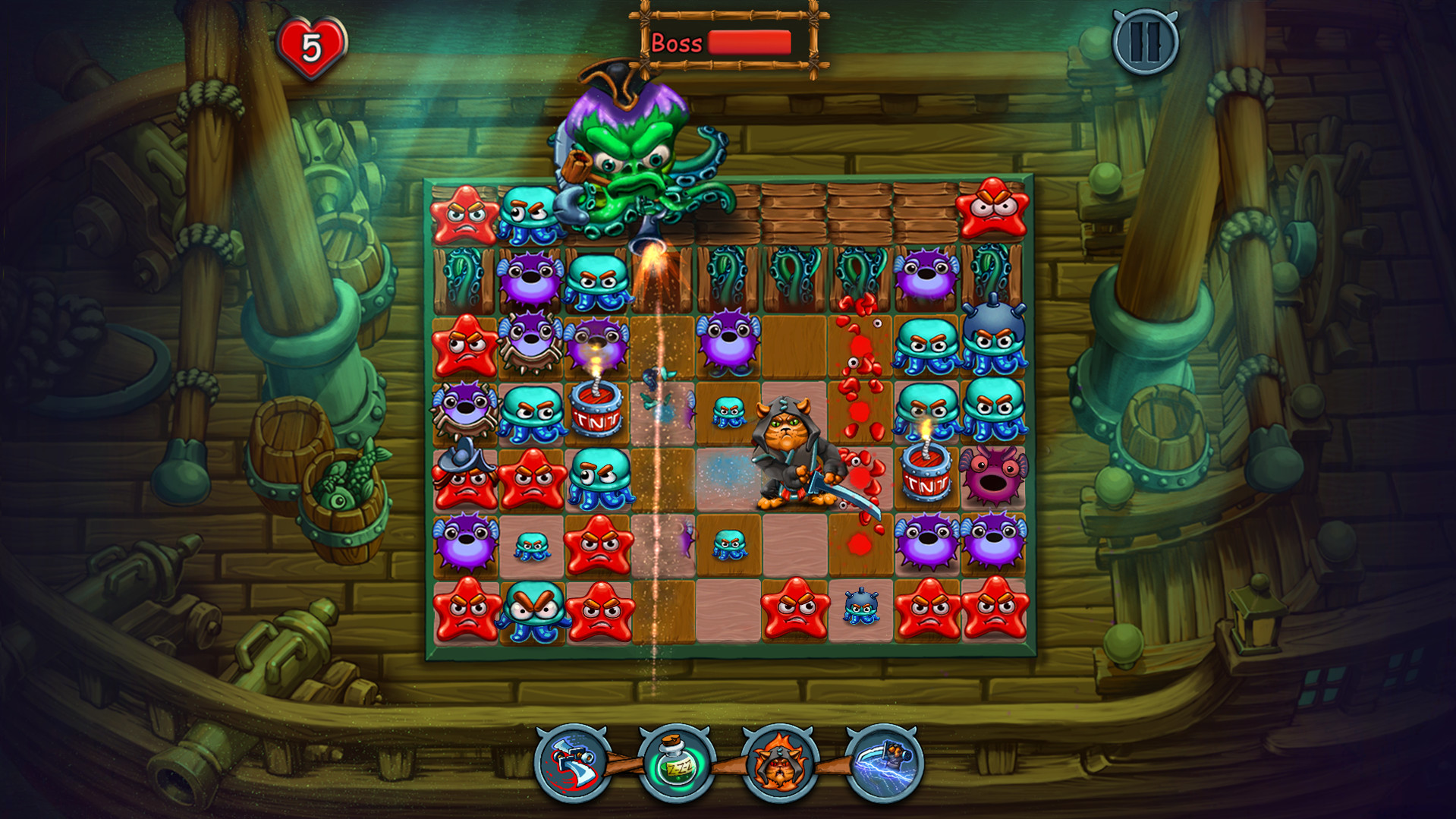Select the purple pufferfish in the bottom-left area
Viewport: 1456px width, 819px height.
(x=466, y=543)
